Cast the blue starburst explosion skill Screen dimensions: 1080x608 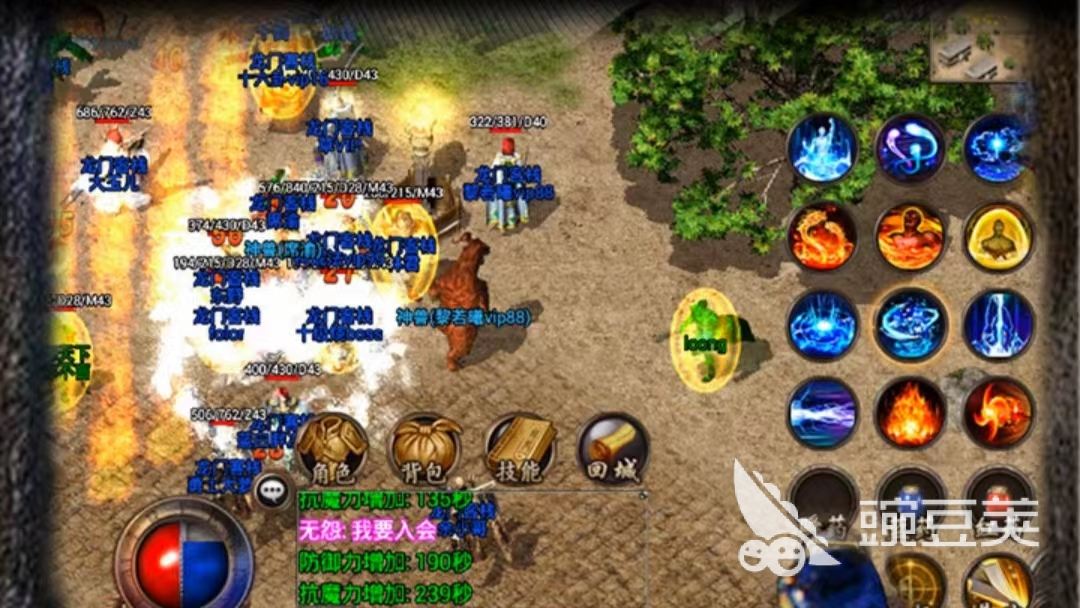[x=823, y=325]
